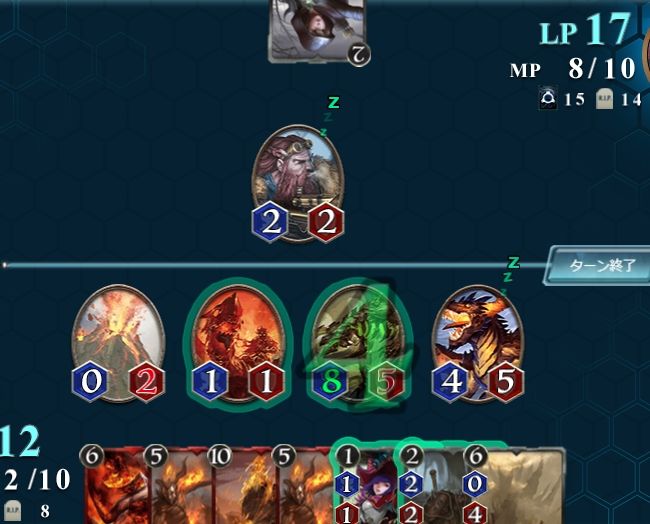Image resolution: width=650 pixels, height=524 pixels.
Task: Open your own graveyard RIP icon
Action: [x=14, y=509]
